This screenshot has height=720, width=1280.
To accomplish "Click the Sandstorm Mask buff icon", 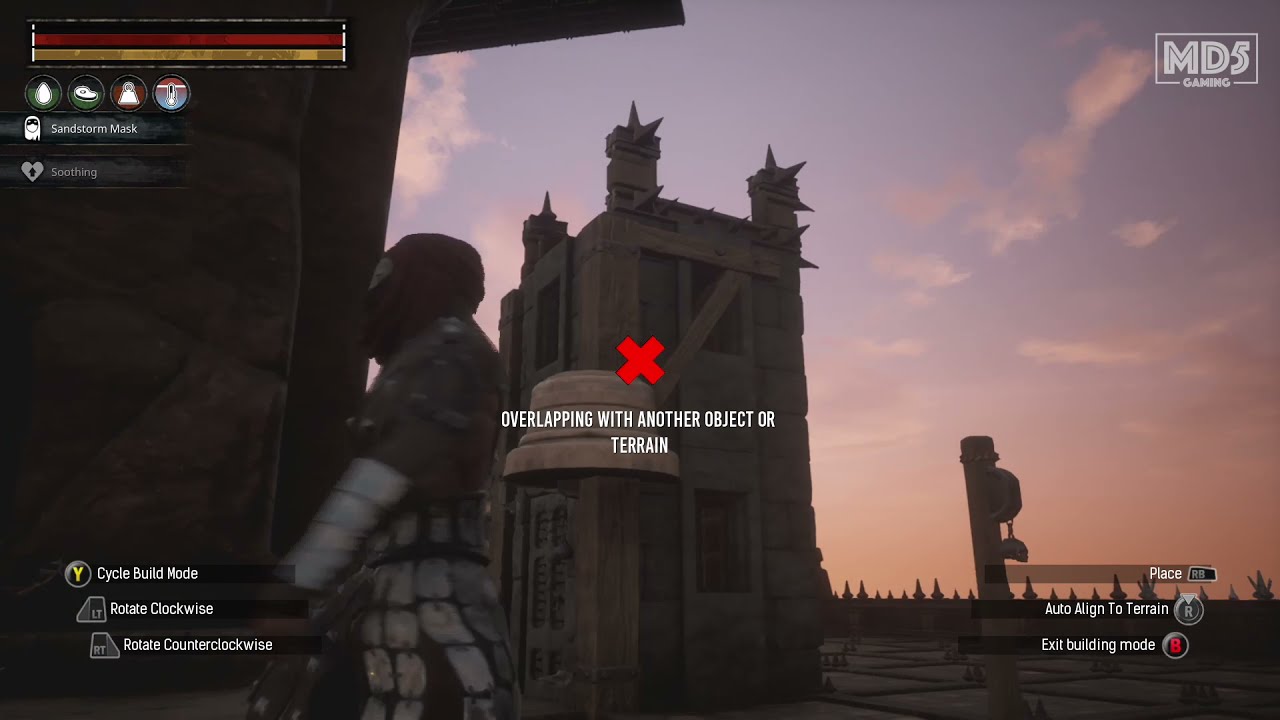I will 31,128.
